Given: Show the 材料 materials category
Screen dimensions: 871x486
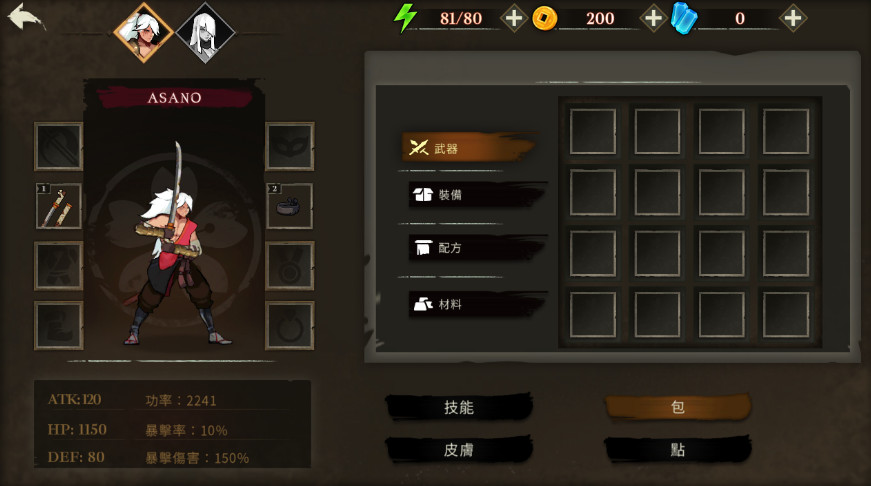Looking at the screenshot, I should click(x=475, y=303).
